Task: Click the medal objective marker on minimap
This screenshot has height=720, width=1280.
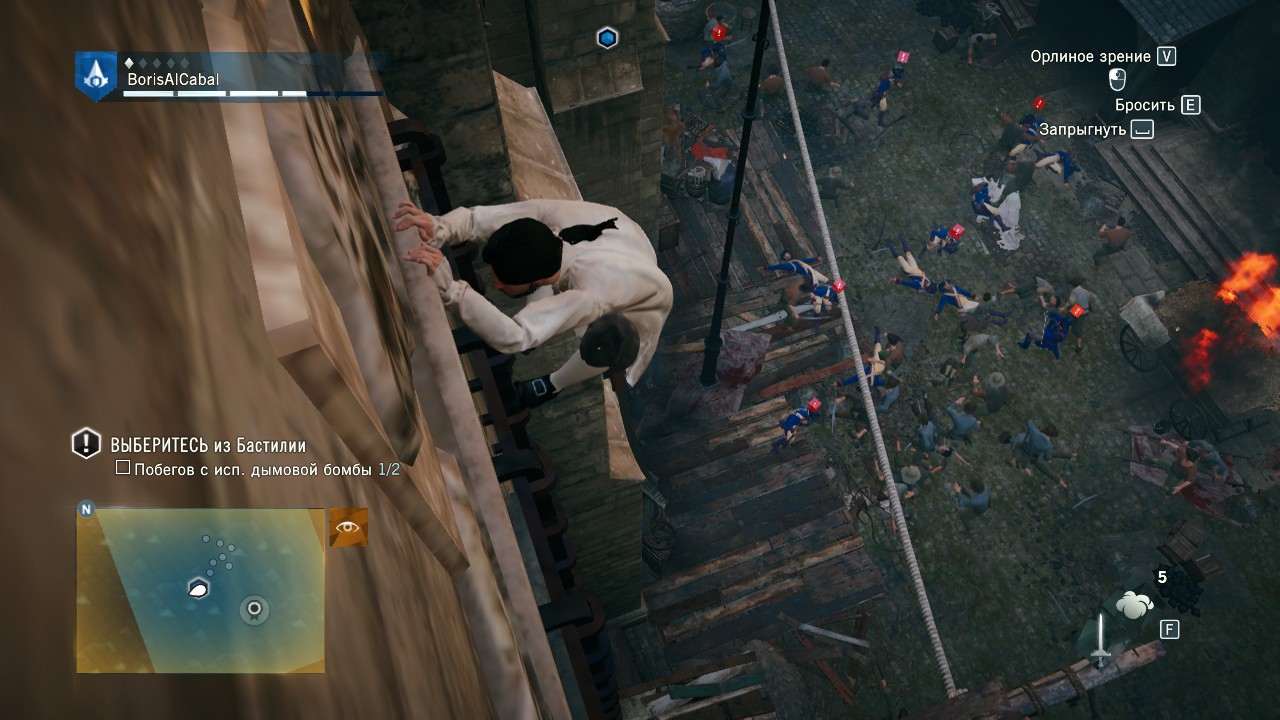Action: 254,607
